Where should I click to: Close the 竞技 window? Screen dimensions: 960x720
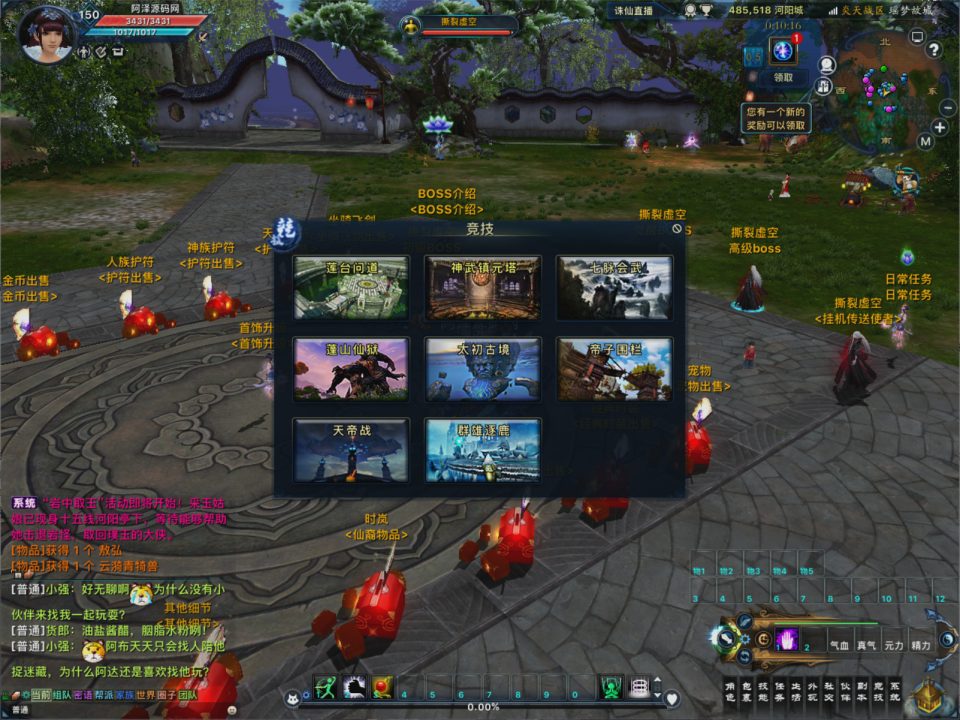677,229
